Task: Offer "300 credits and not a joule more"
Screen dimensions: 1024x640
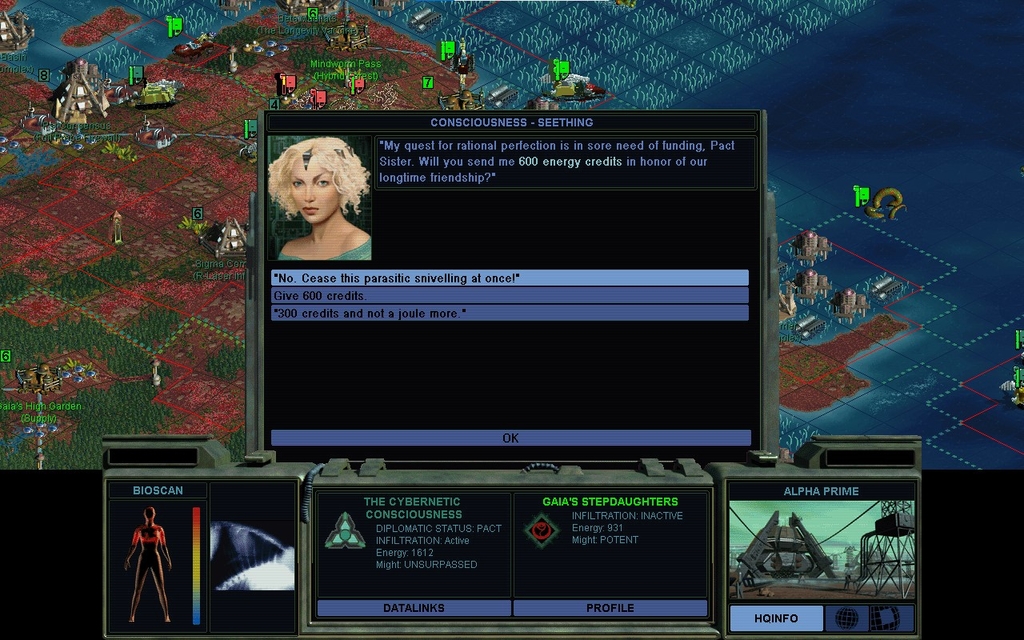Action: [509, 313]
